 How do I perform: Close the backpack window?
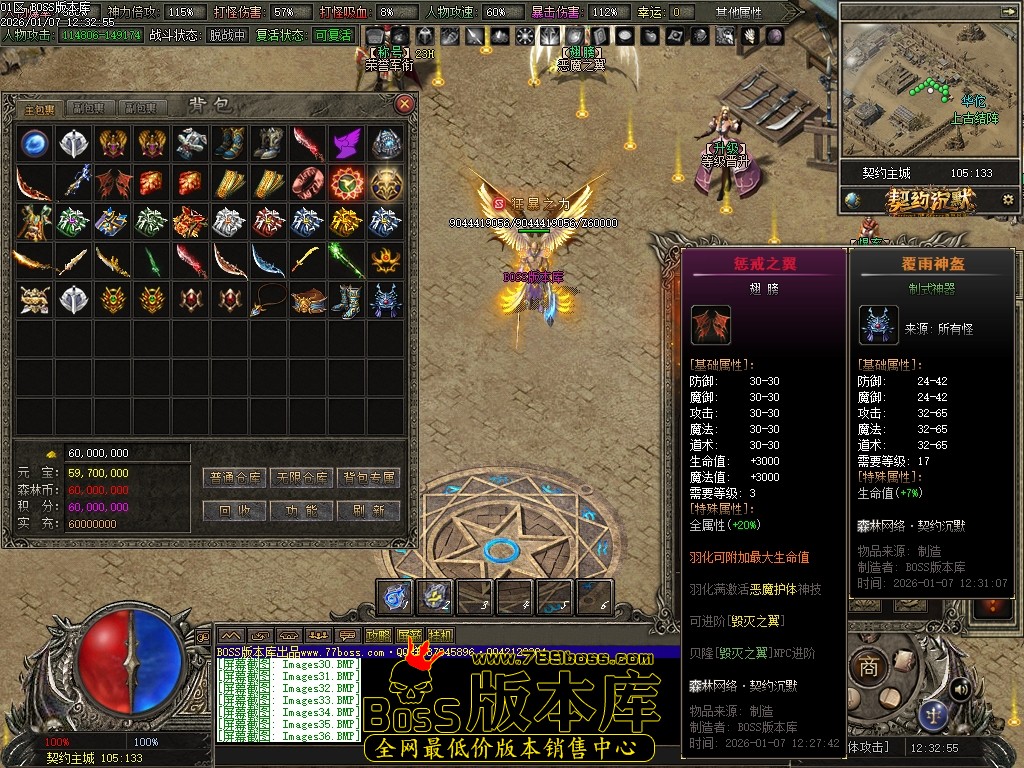(x=404, y=104)
